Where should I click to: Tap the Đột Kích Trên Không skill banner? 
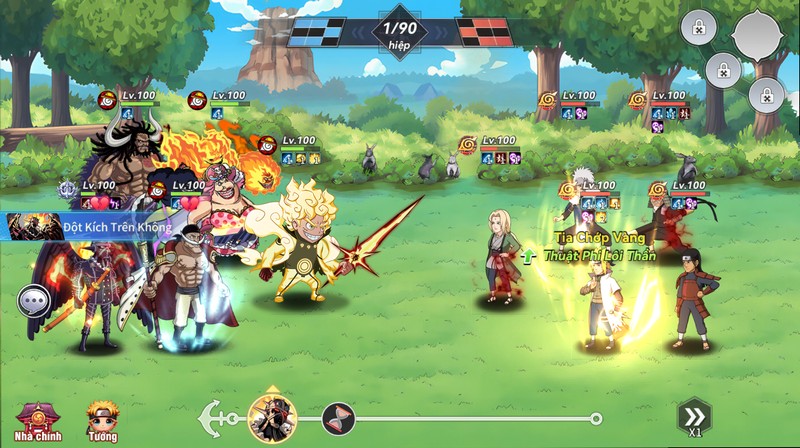point(97,227)
